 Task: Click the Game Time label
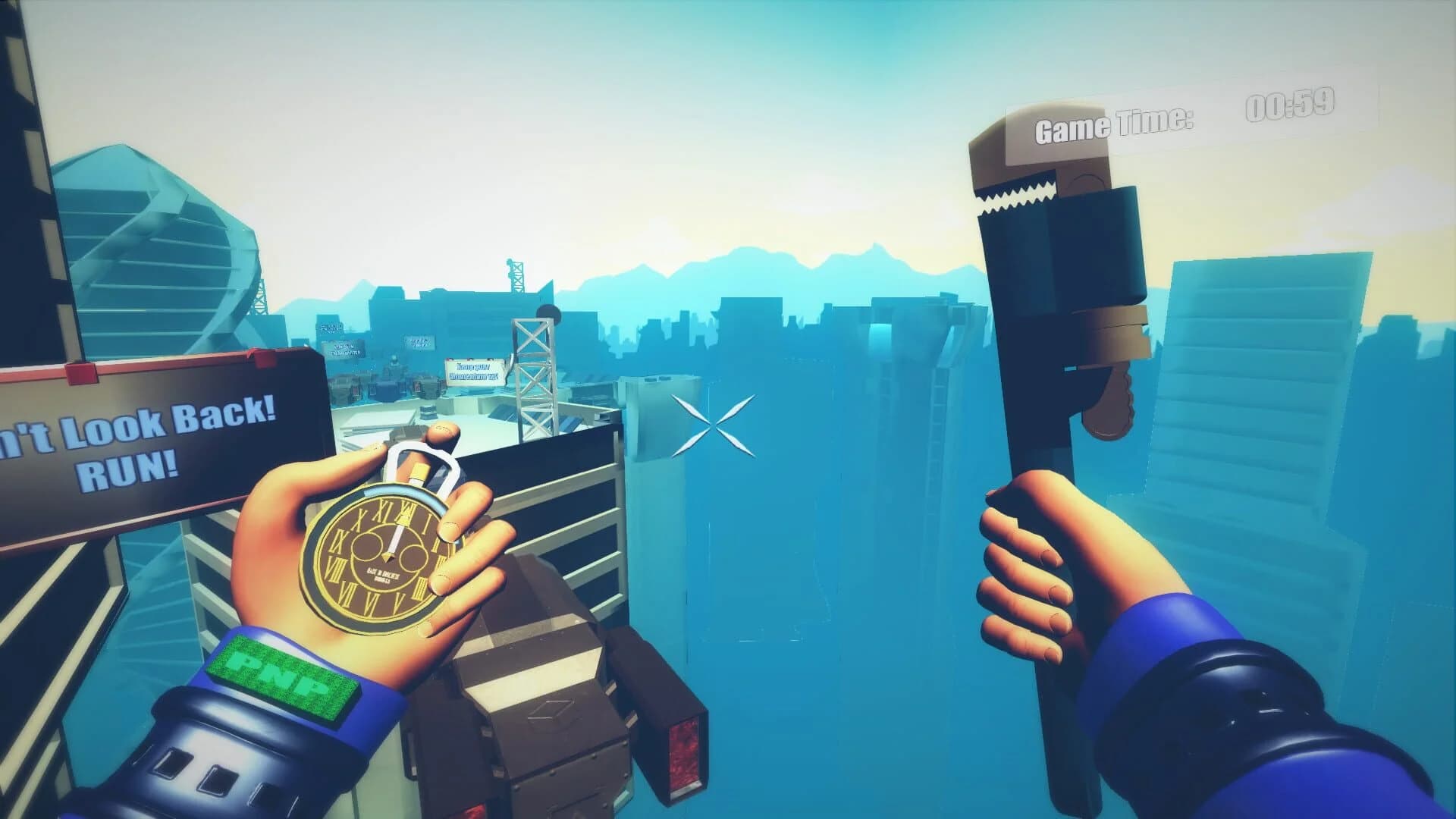click(x=1115, y=125)
